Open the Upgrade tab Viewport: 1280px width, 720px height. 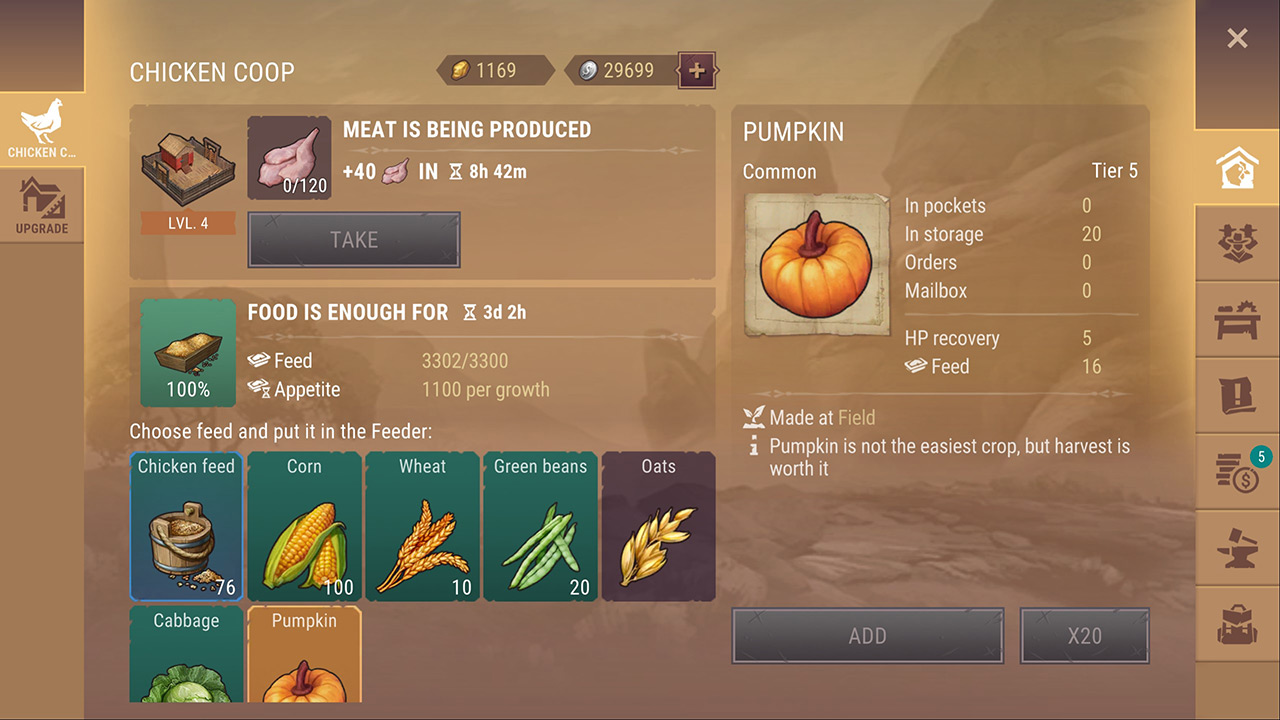tap(42, 205)
